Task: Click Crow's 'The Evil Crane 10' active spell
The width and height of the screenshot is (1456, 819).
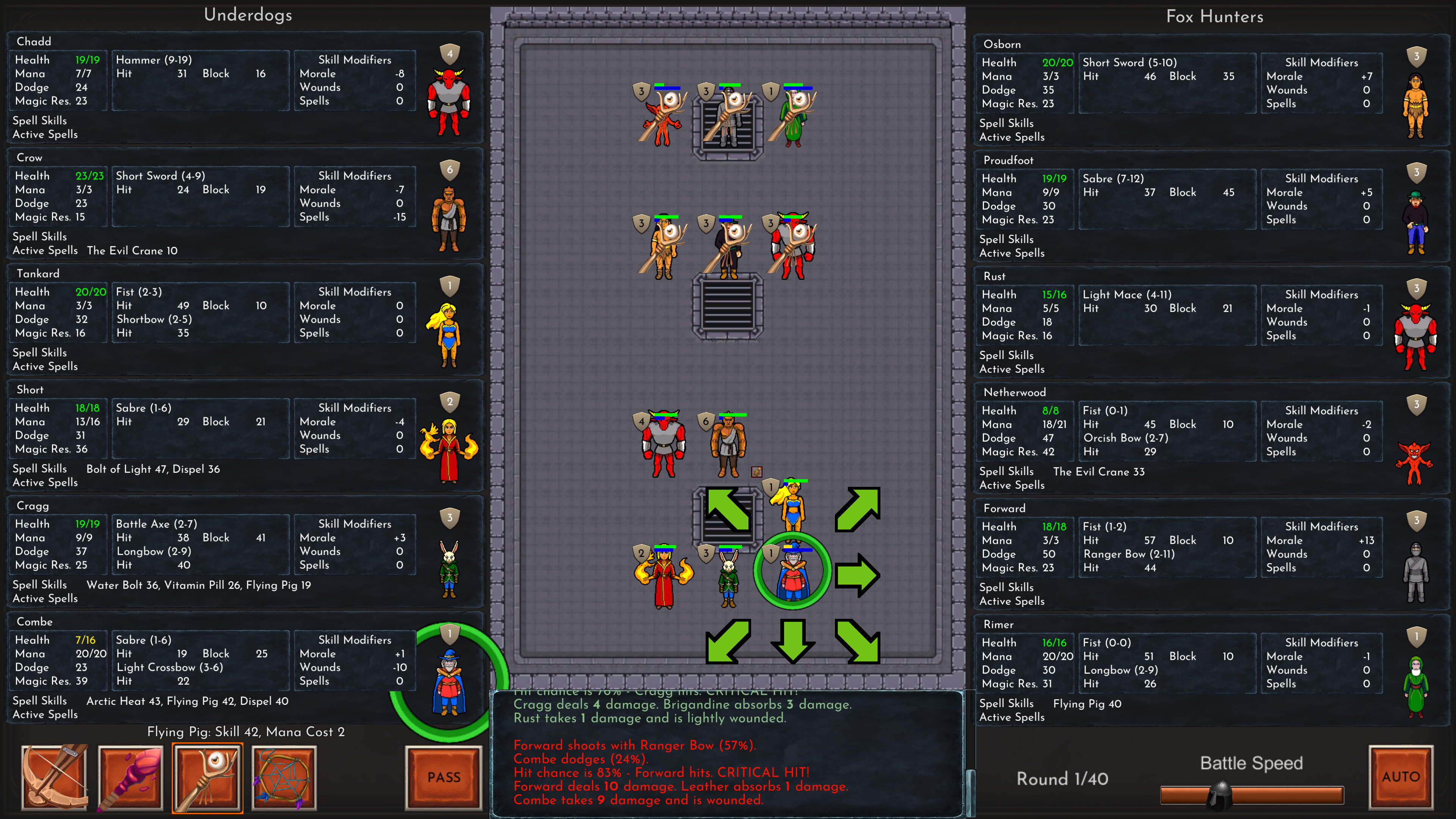Action: point(133,250)
